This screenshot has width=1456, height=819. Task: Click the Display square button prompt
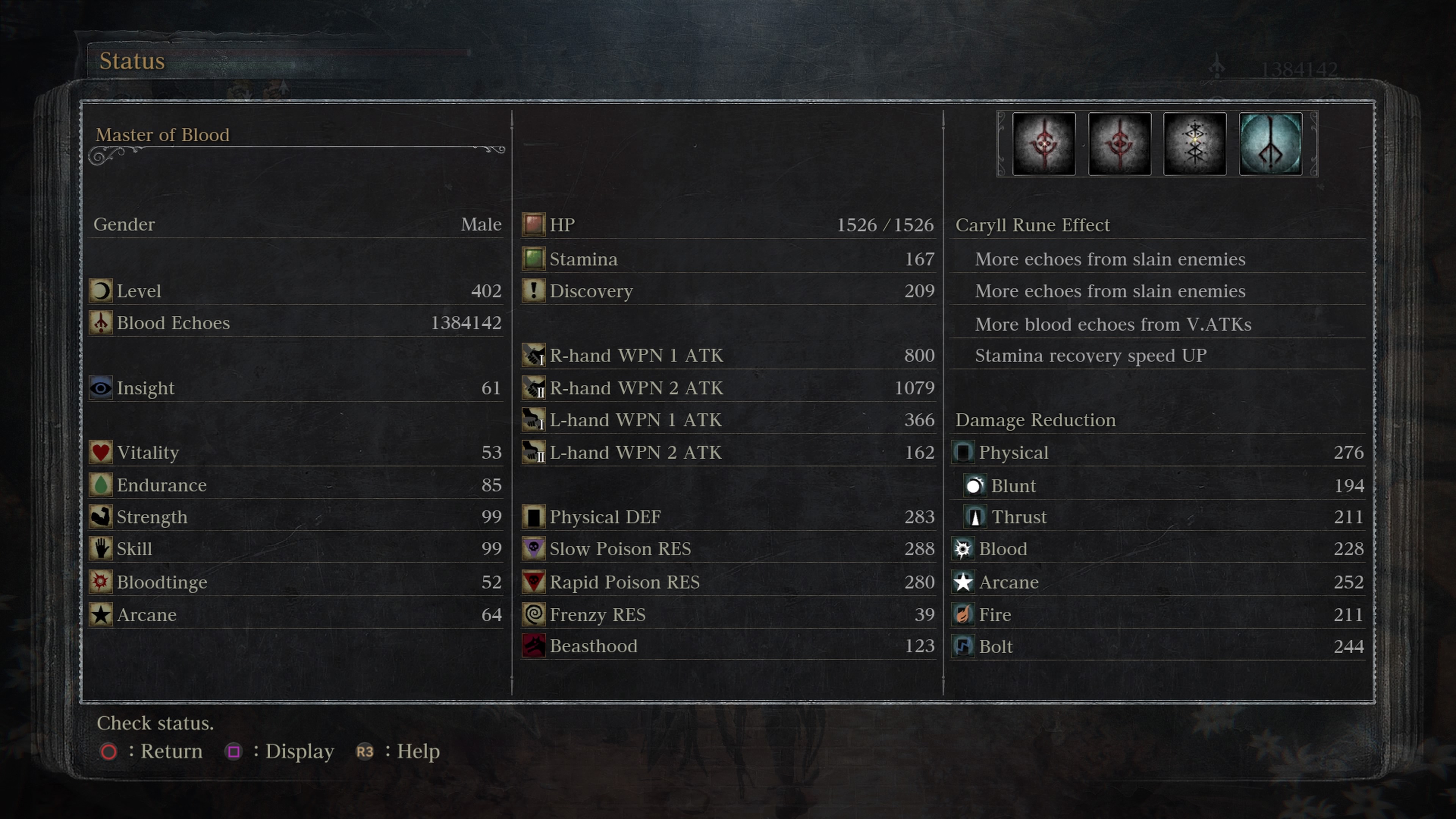235,752
